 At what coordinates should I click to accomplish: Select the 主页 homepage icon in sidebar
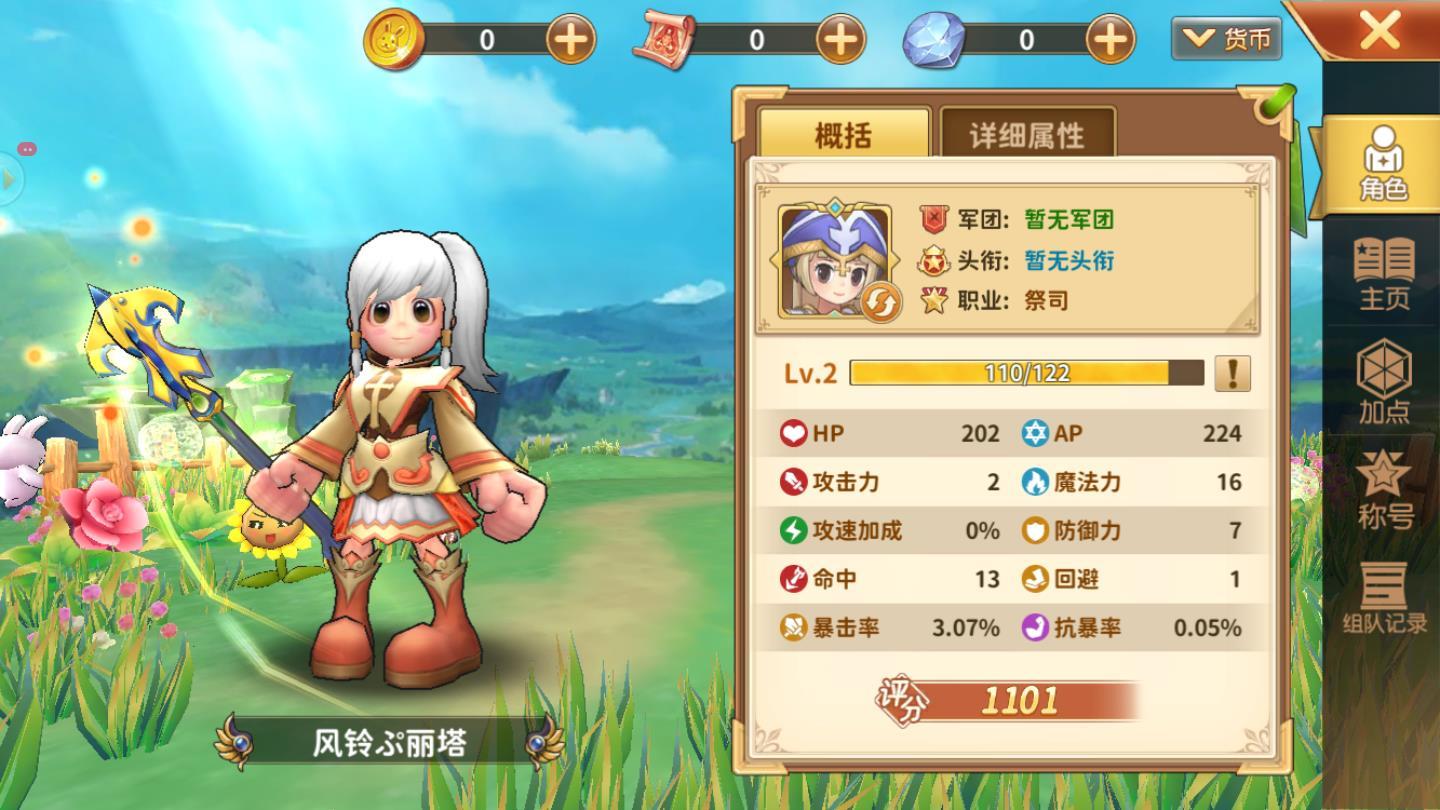1385,275
